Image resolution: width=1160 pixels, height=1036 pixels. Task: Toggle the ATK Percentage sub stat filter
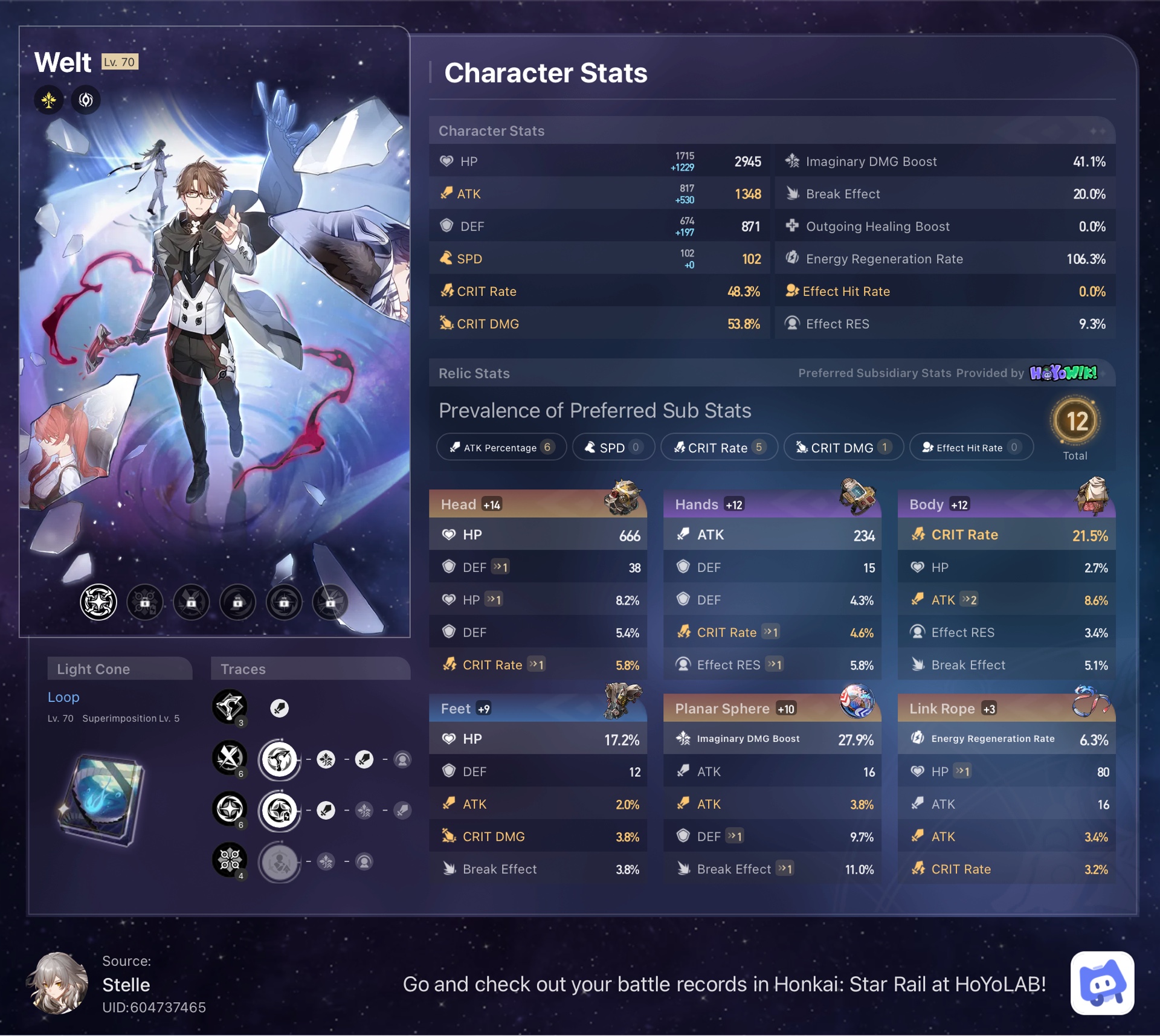coord(501,447)
